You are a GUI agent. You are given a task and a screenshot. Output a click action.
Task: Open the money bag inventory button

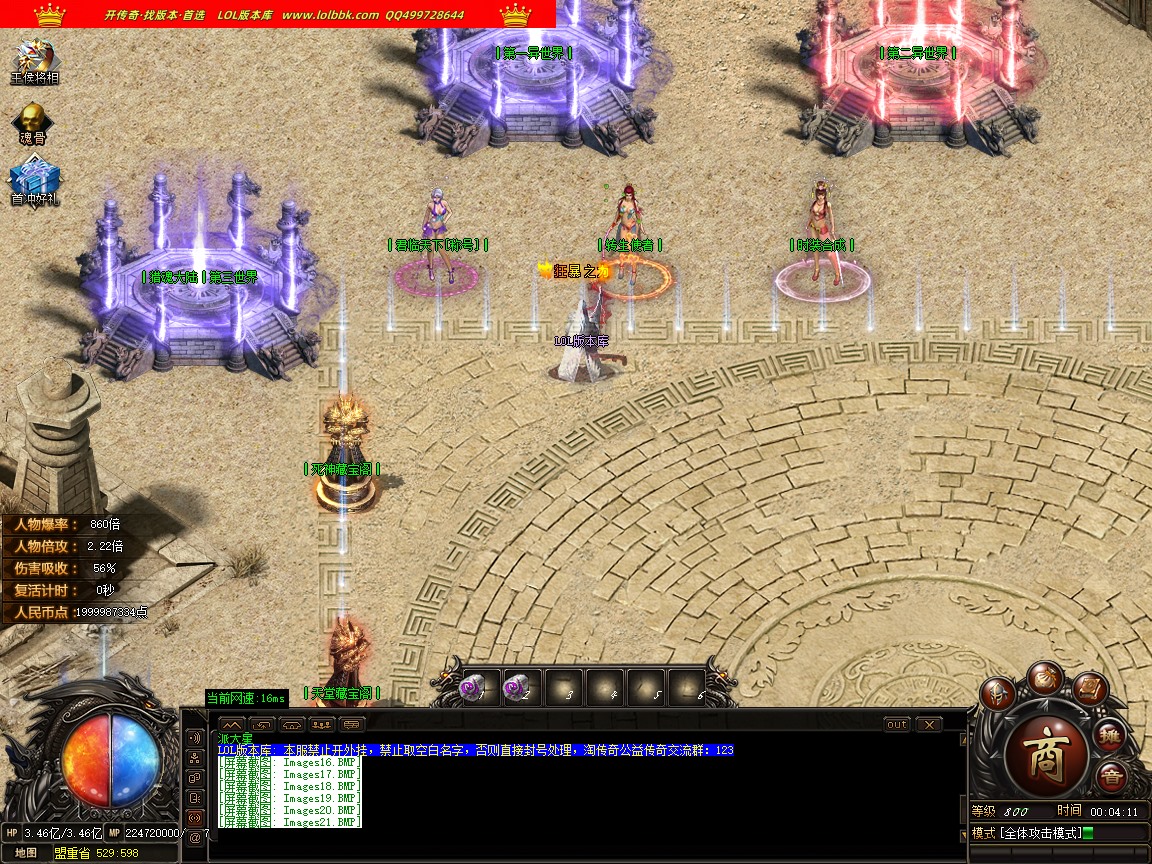(1045, 677)
